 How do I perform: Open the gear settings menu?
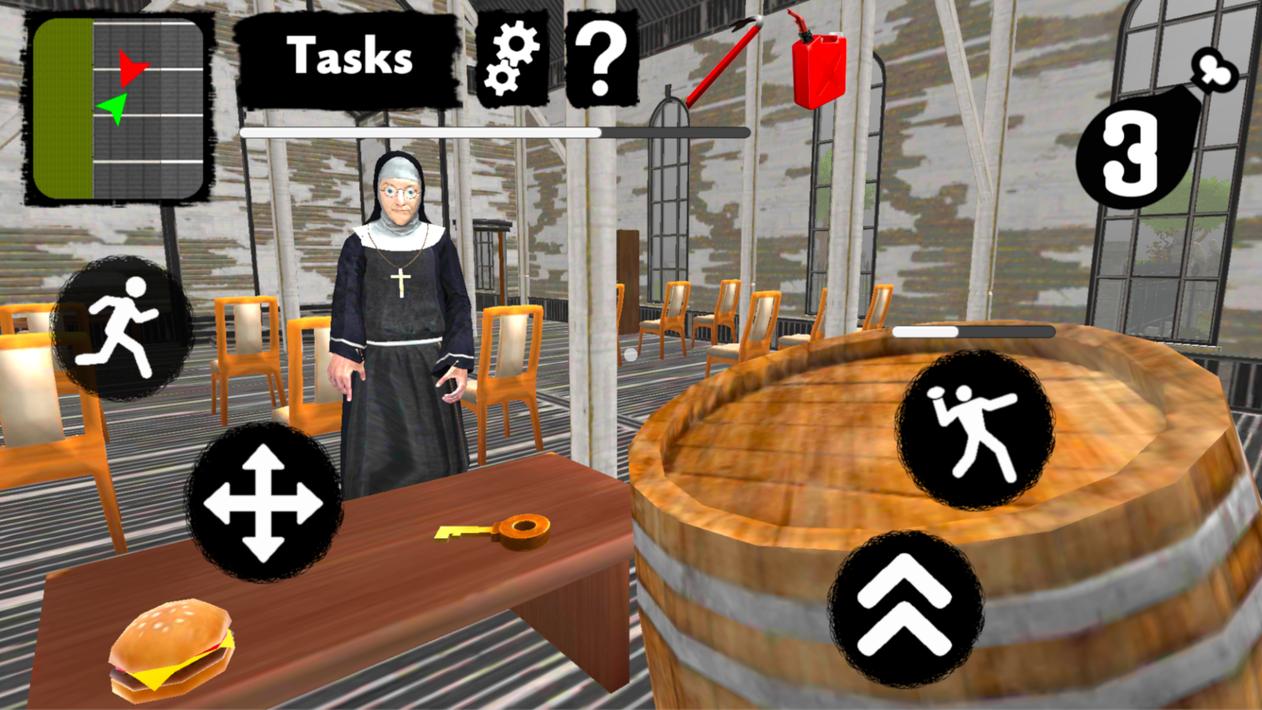511,58
